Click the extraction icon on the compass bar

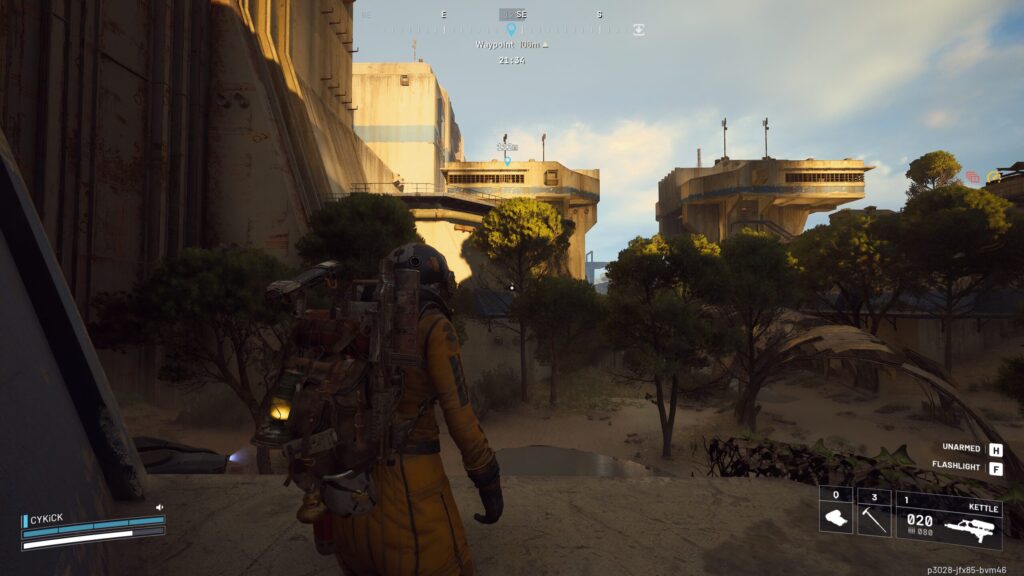pos(639,30)
